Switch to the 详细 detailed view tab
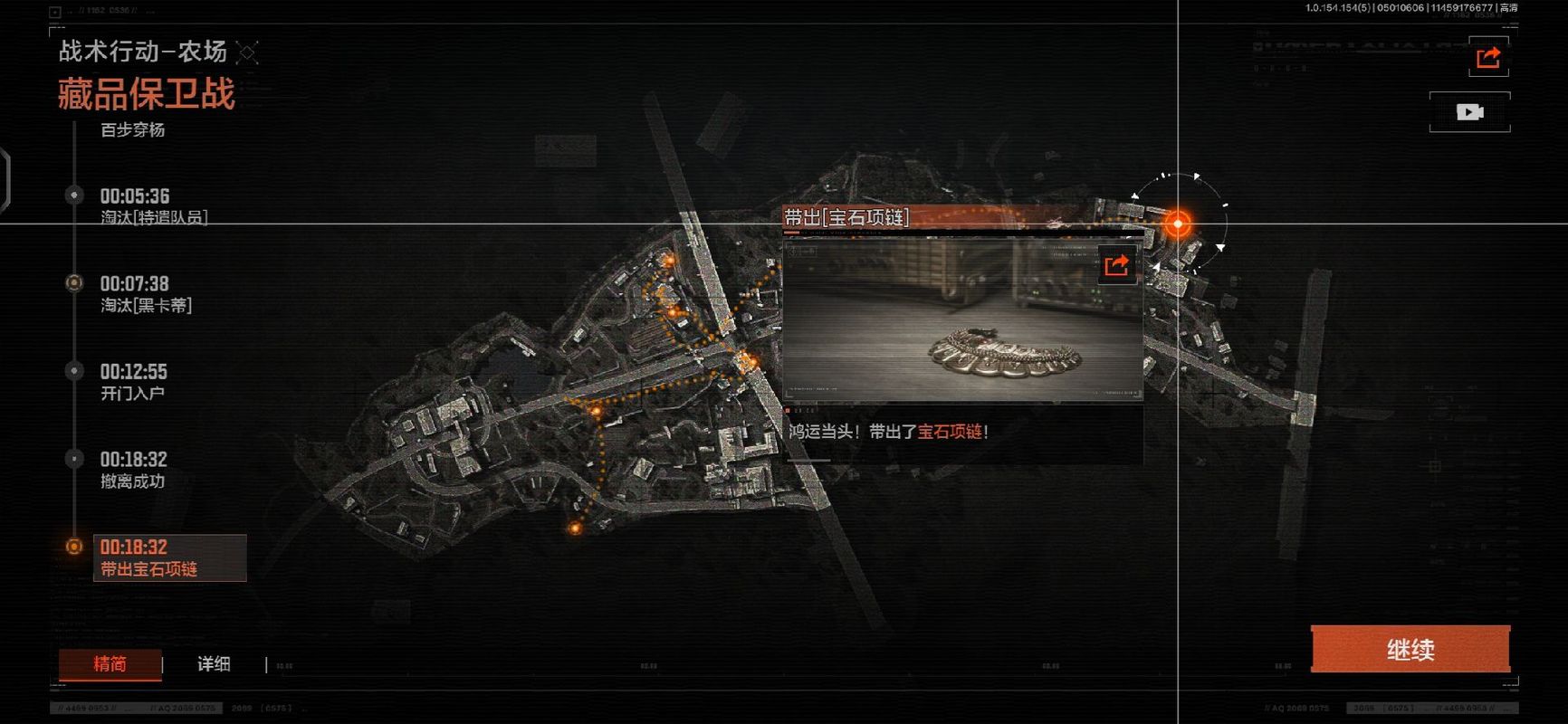 click(214, 664)
